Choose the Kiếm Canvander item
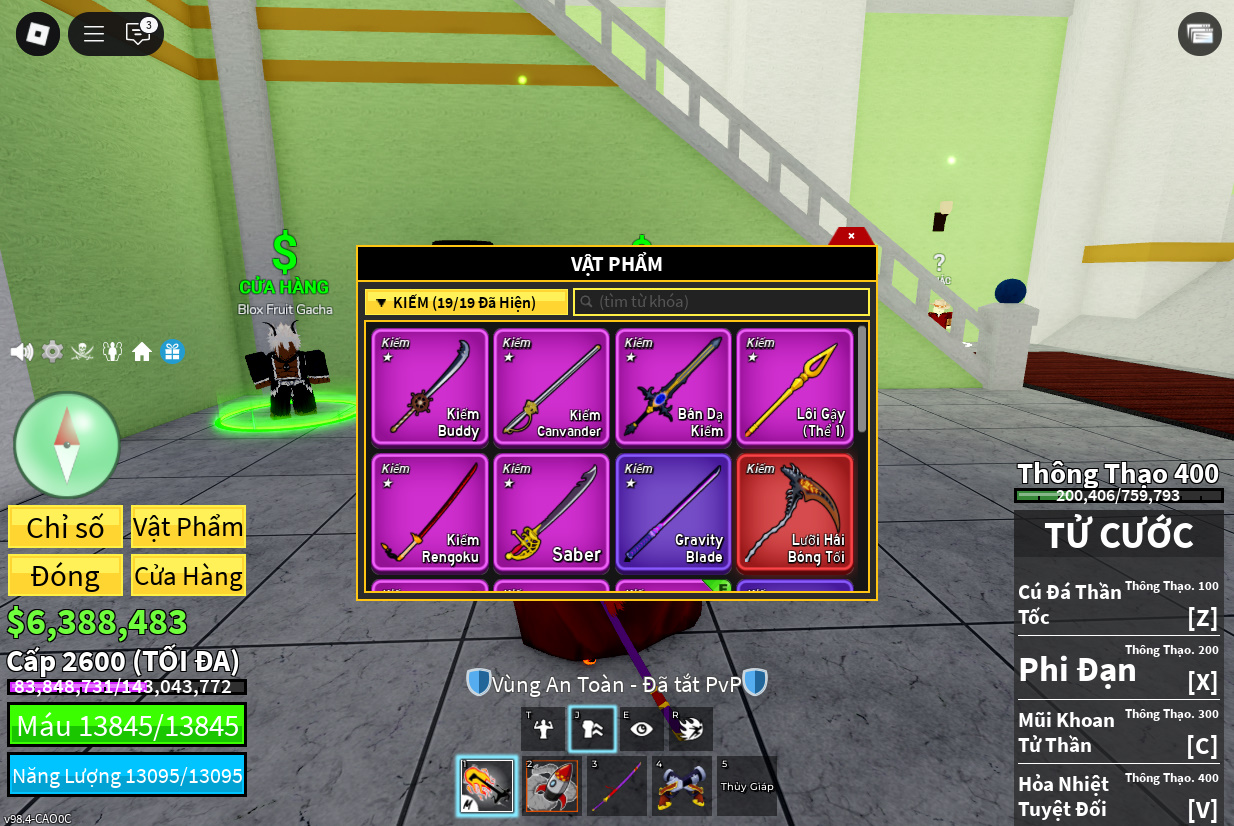This screenshot has height=826, width=1234. (x=551, y=387)
